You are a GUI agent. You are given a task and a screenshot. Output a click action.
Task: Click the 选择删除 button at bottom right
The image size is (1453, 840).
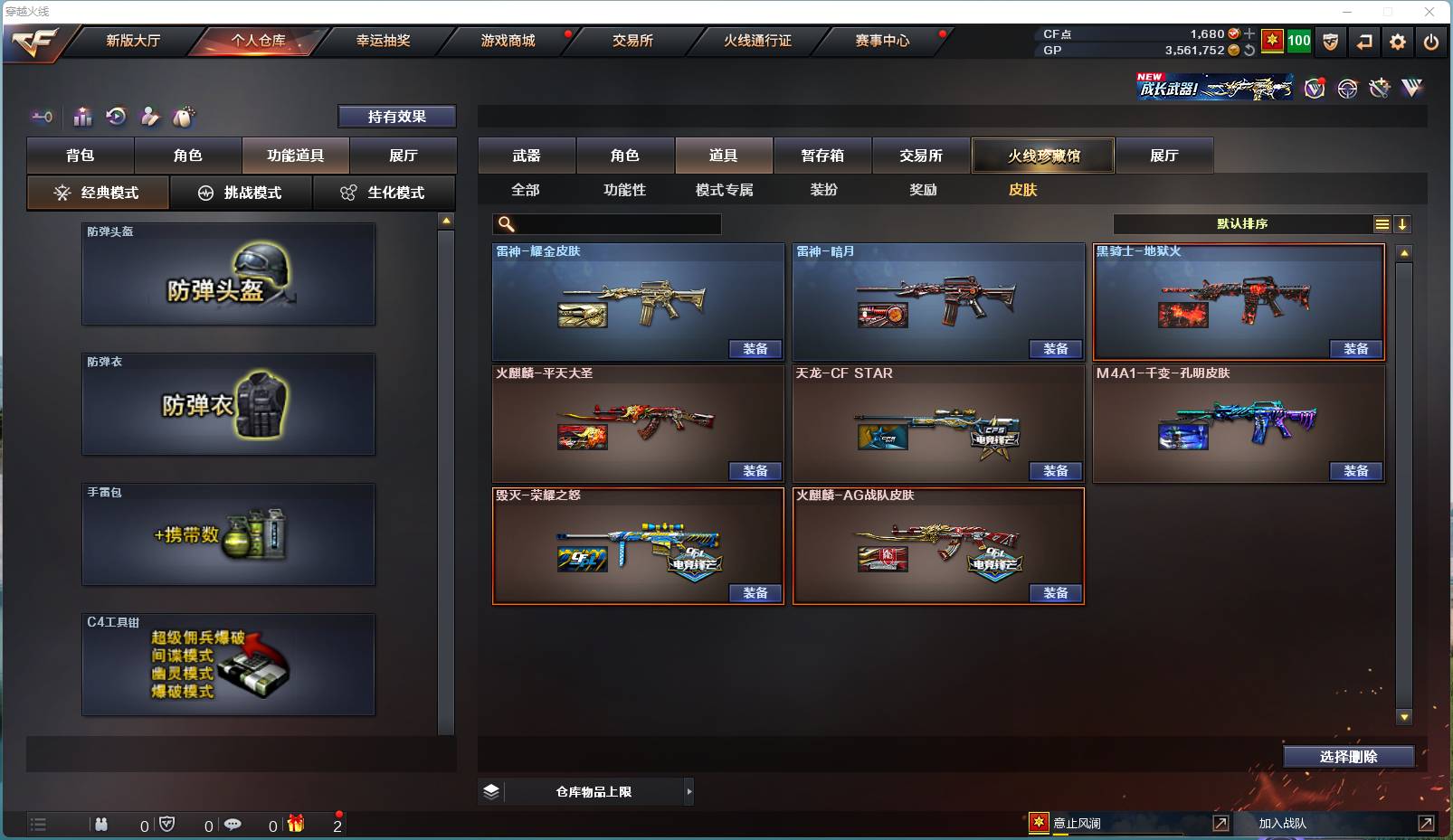coord(1351,756)
